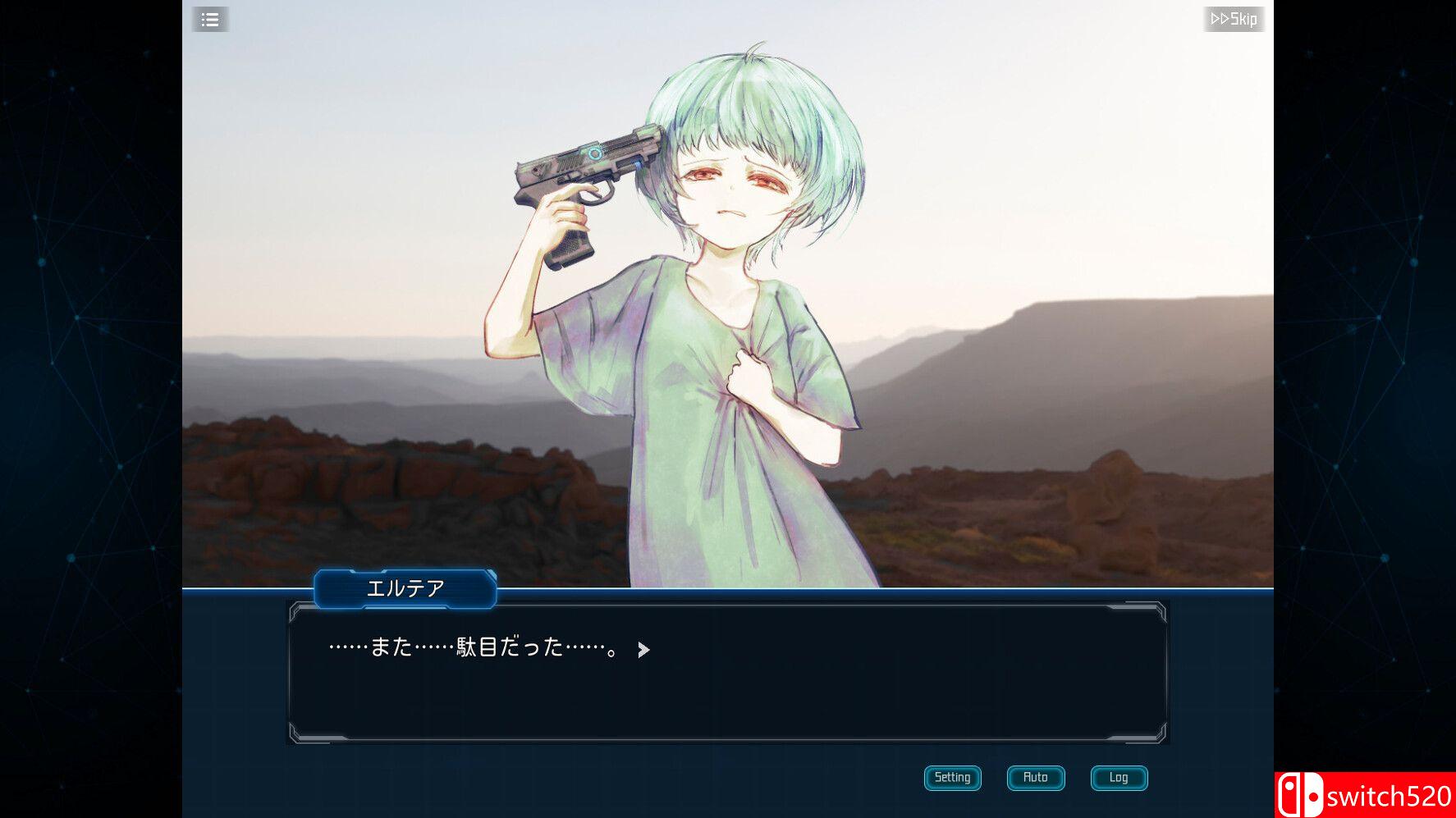Click the エルテア name tab above the dialogue box
This screenshot has width=1456, height=818.
(404, 587)
